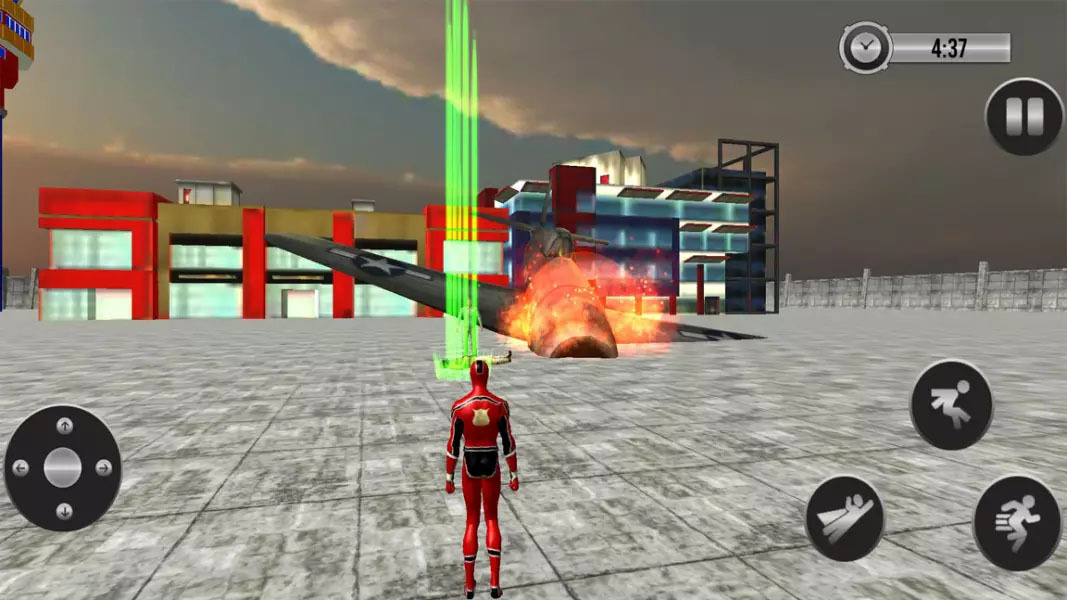Choose the right arrow on the movement pad
The width and height of the screenshot is (1067, 600).
(x=104, y=468)
